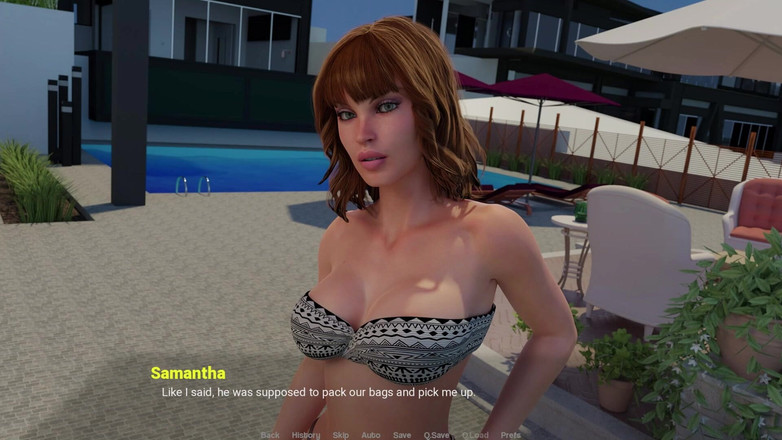Open the dialogue History log
The width and height of the screenshot is (782, 440).
tap(306, 435)
